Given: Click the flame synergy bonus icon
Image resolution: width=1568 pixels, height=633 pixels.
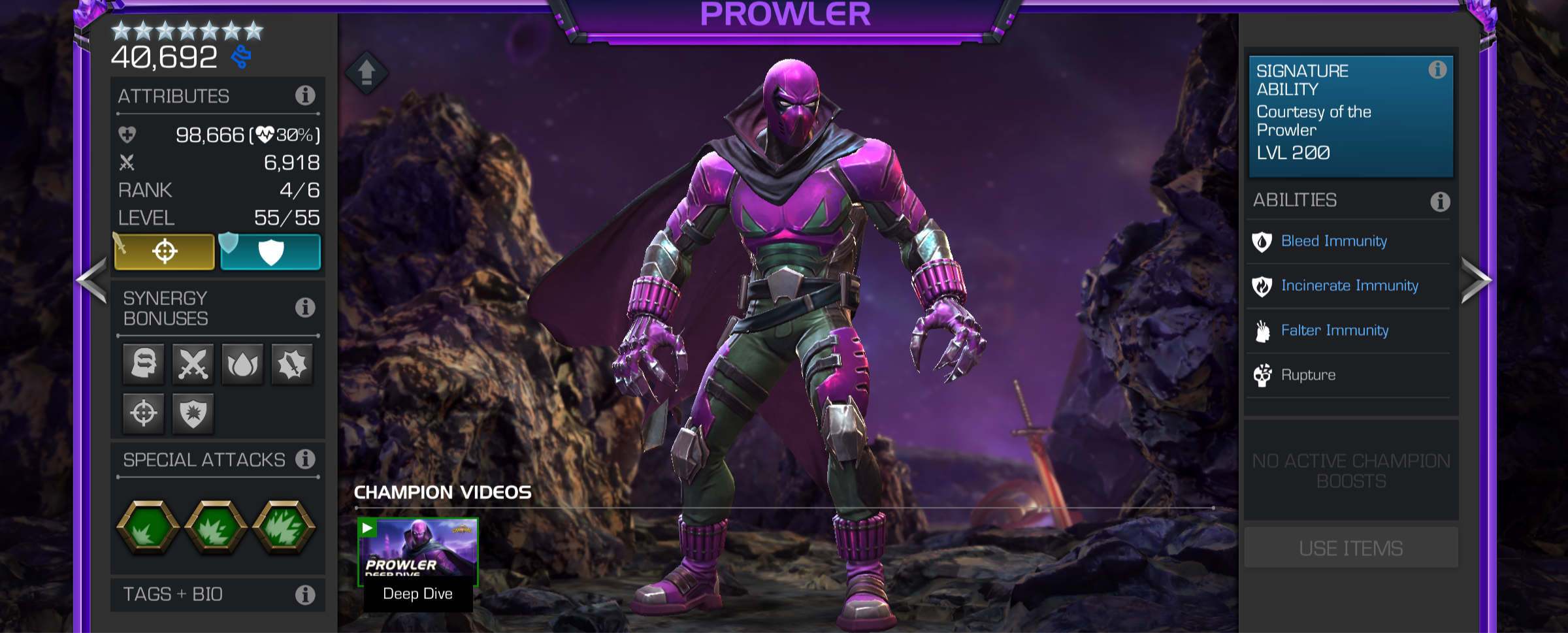Looking at the screenshot, I should point(241,364).
